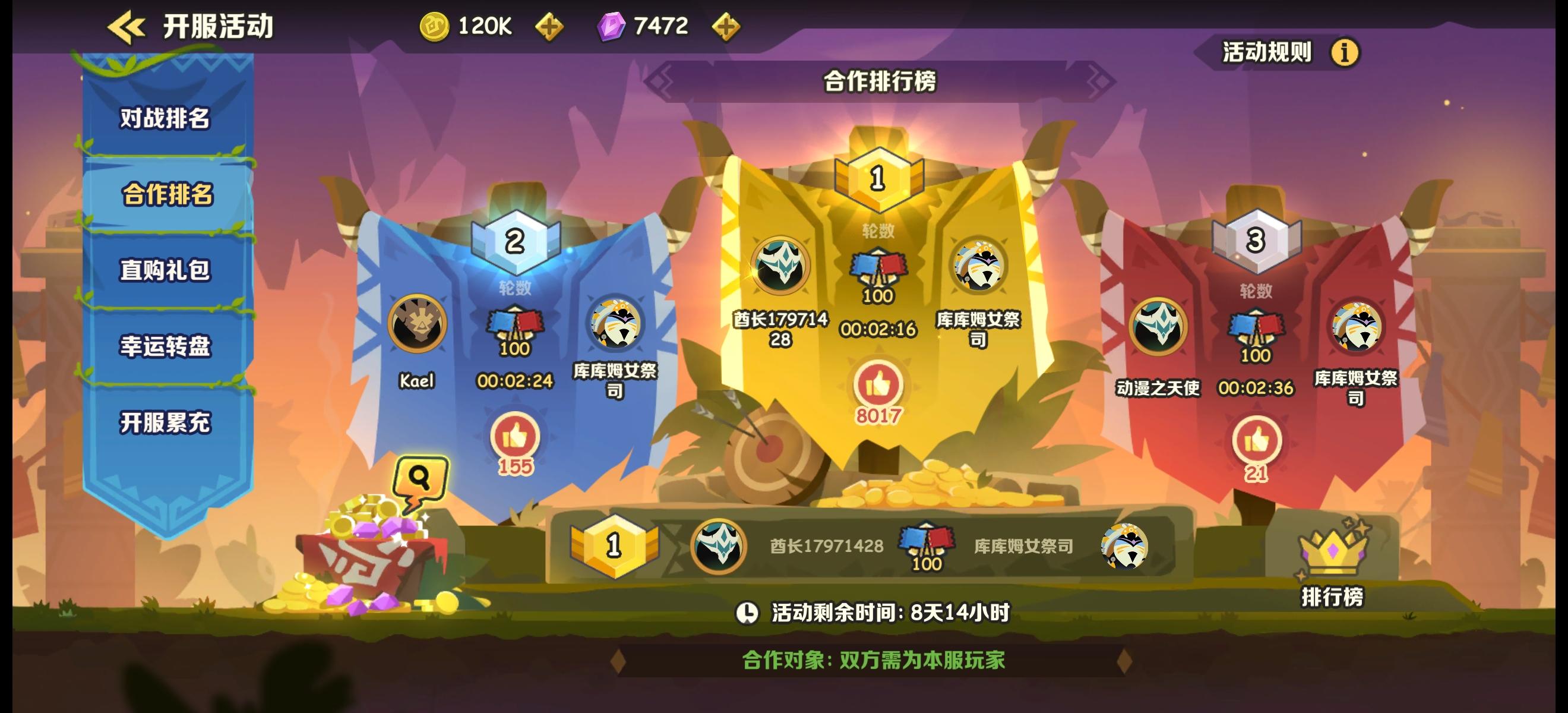Tap the info icon beside 活动规则
1568x713 pixels.
[1345, 53]
